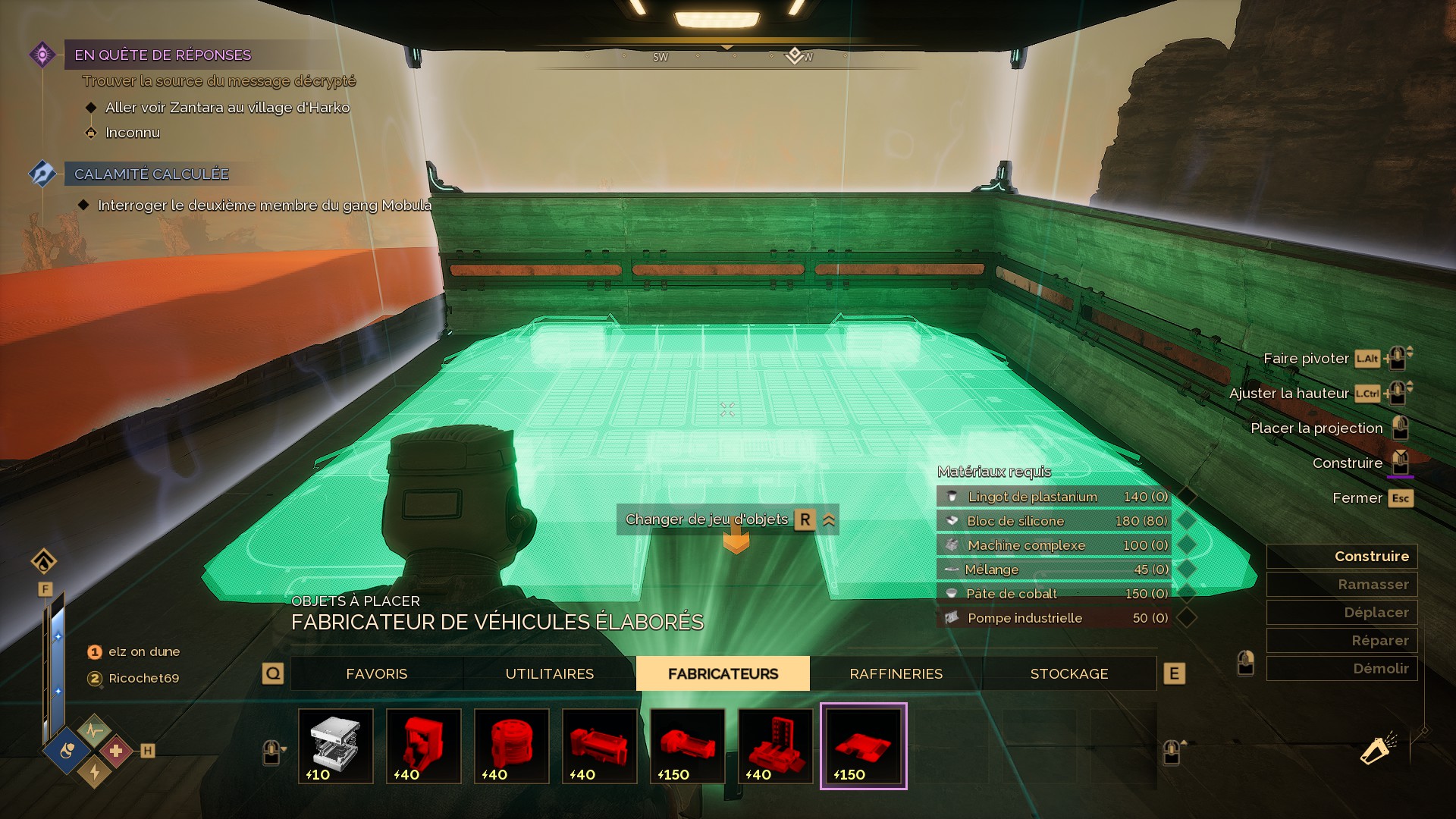Choose the red fabricator with tall upright panel

(776, 745)
